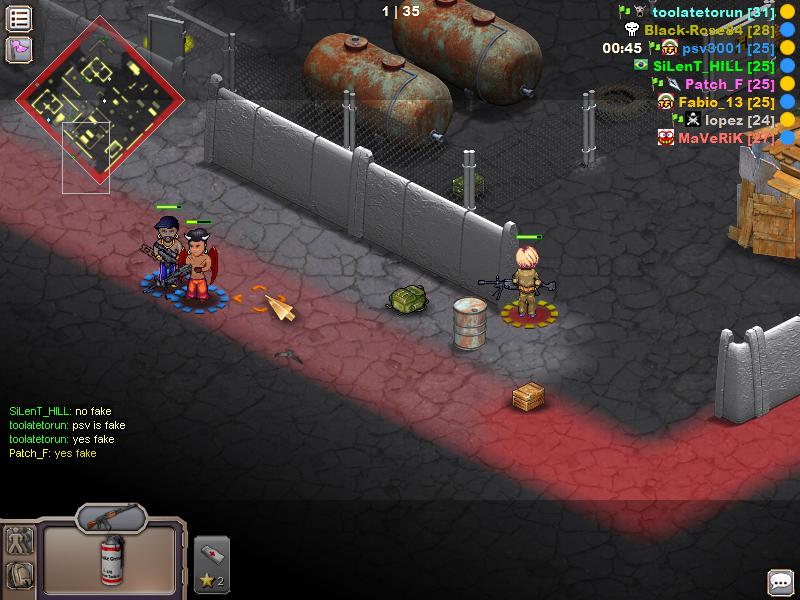Select lopez in the player list
Image resolution: width=800 pixels, height=600 pixels.
point(725,120)
